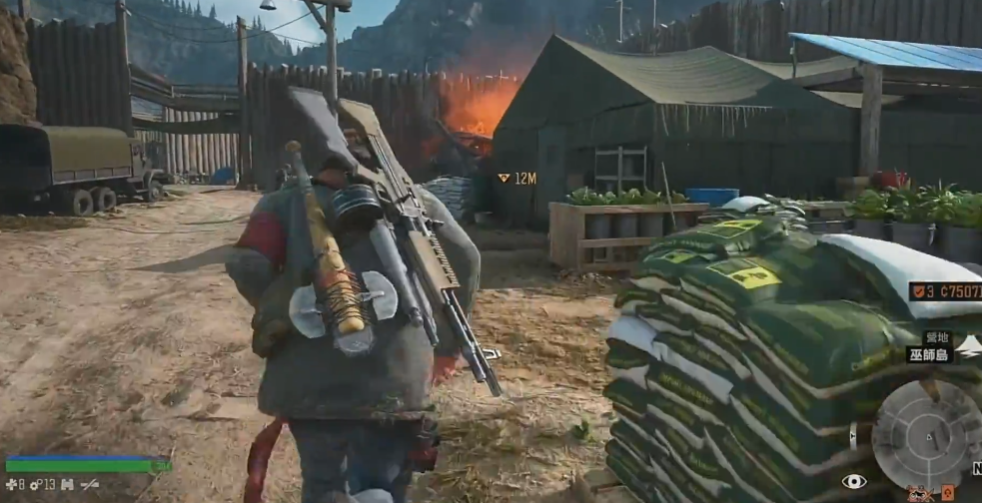This screenshot has height=503, width=982.
Task: Activate the binoculars icon
Action: click(x=67, y=484)
